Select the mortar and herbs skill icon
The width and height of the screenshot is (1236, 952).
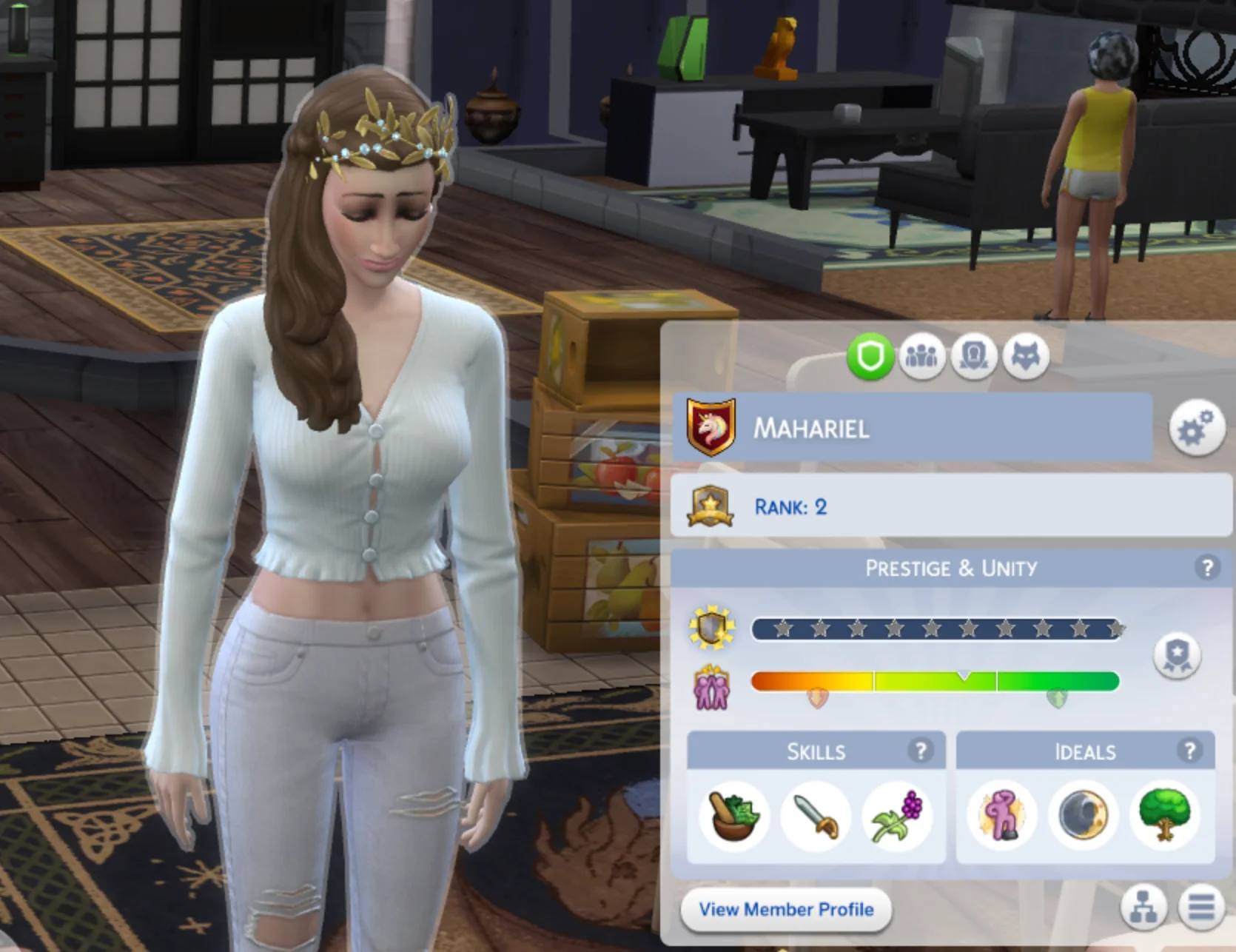point(733,817)
